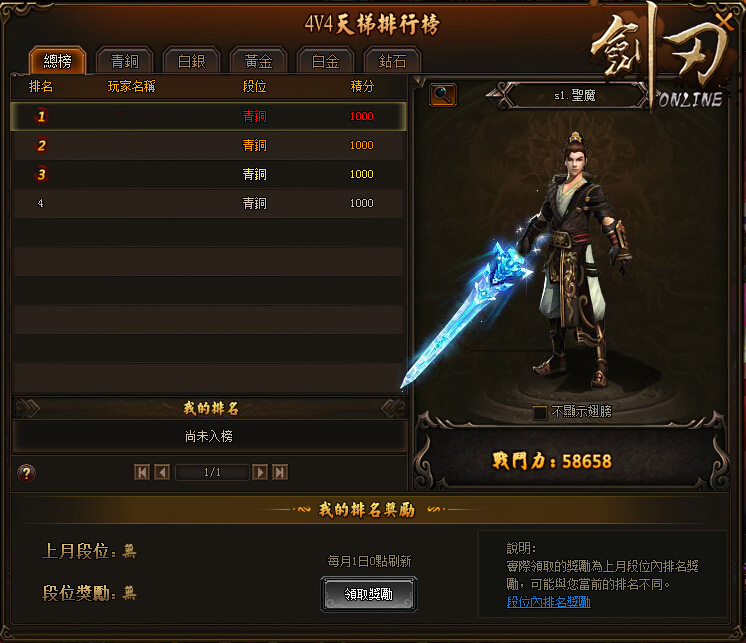Screen dimensions: 746x643
Task: Open the 段位內排名獎勵 link
Action: click(x=548, y=602)
